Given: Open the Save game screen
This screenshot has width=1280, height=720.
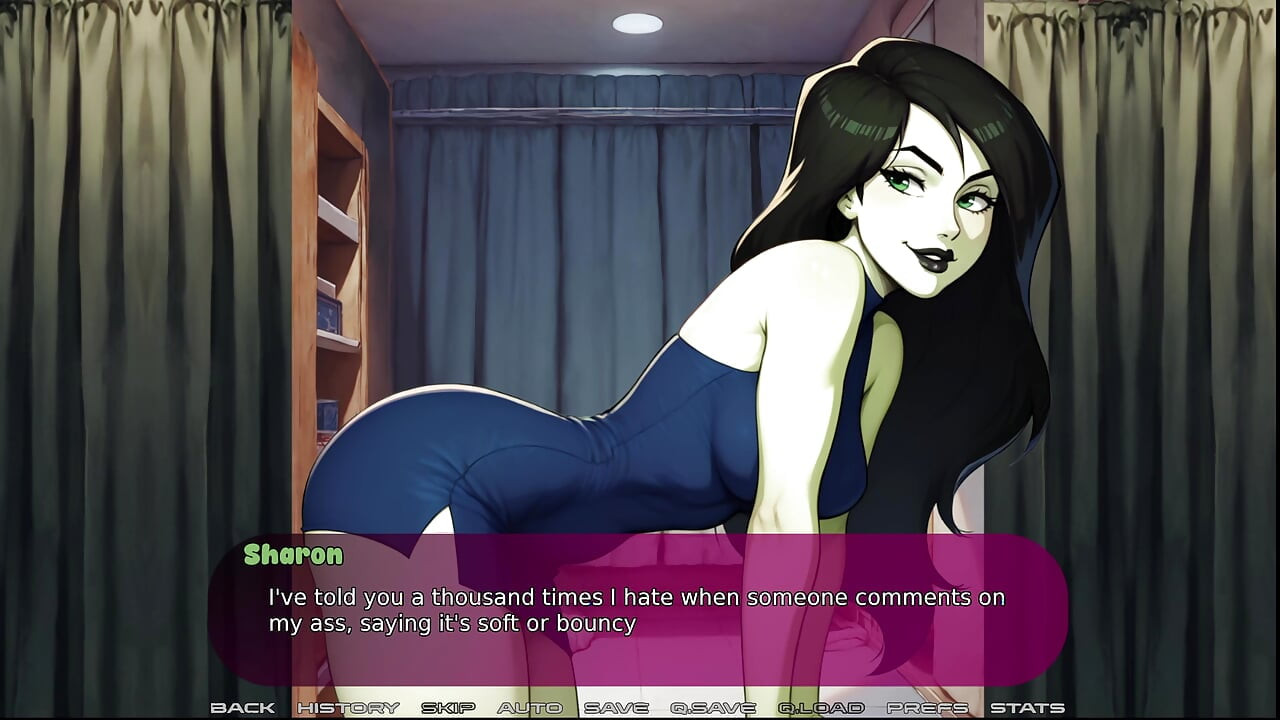Looking at the screenshot, I should [x=617, y=707].
